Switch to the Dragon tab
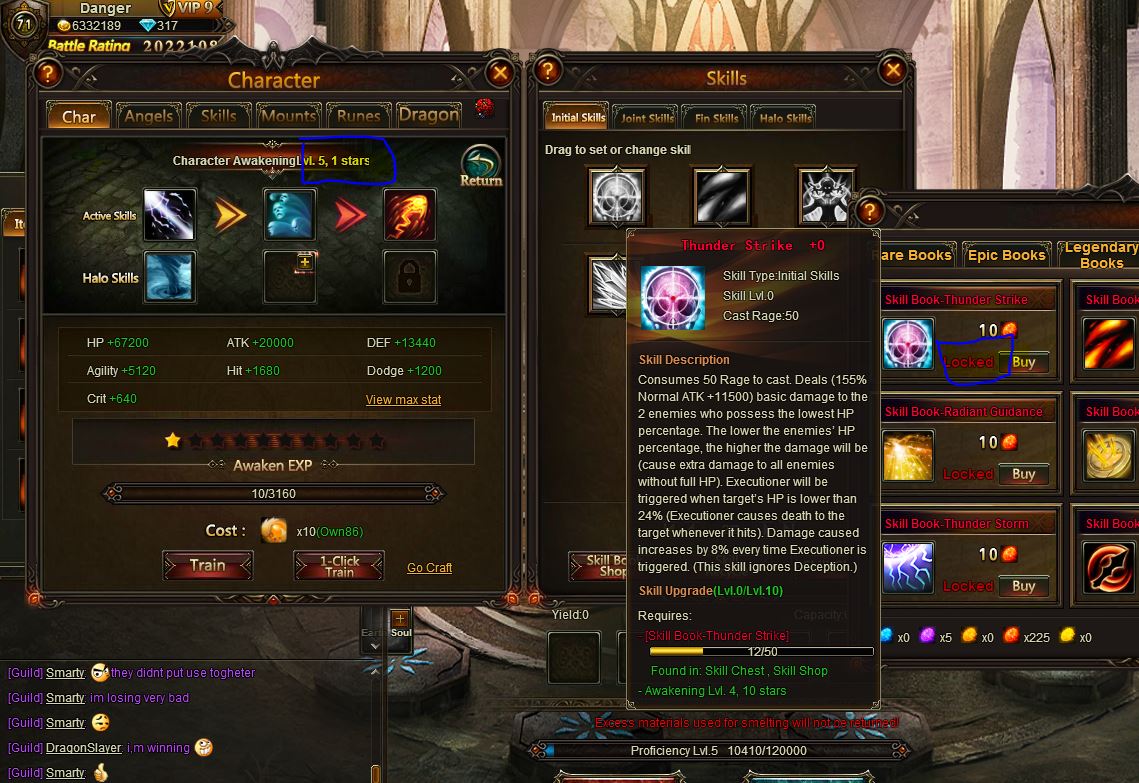The image size is (1139, 783). click(x=429, y=115)
